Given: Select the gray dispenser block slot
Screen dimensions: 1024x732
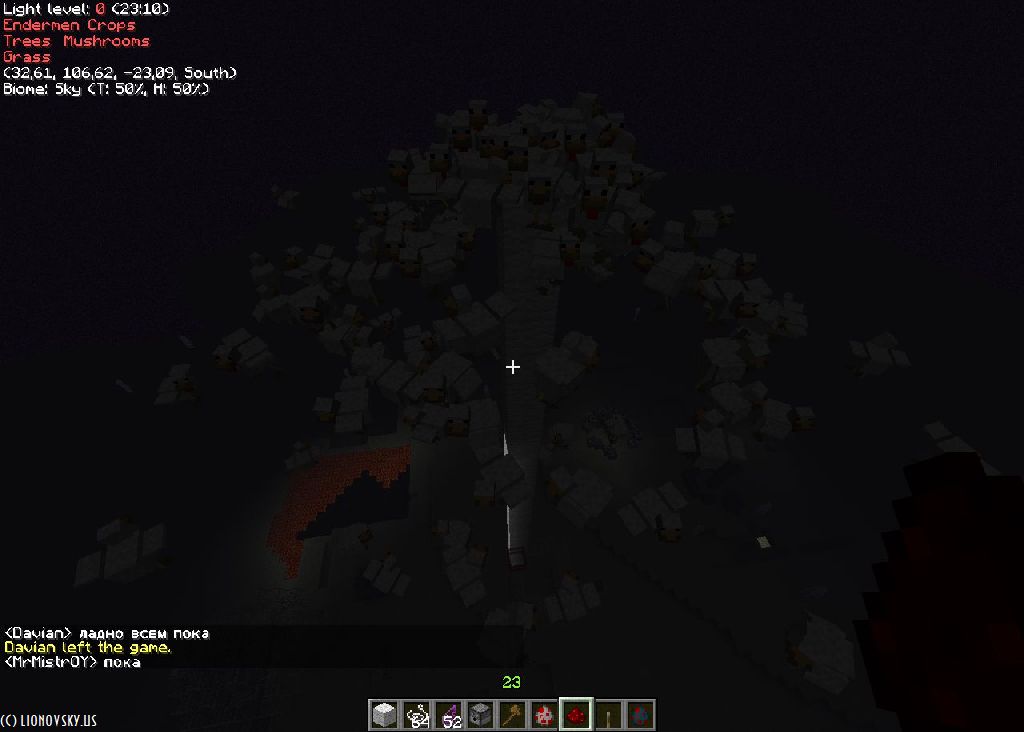Looking at the screenshot, I should 480,715.
